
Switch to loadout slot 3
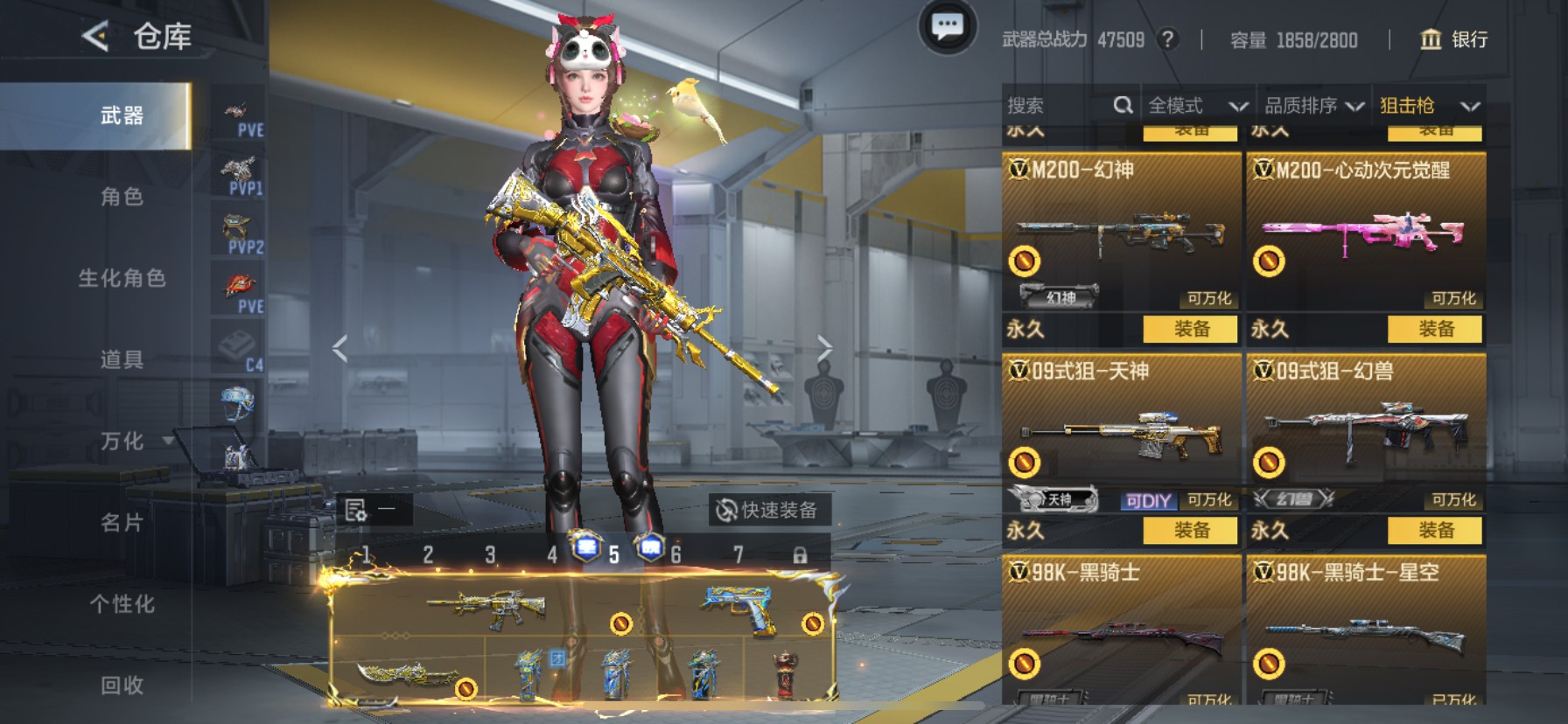[x=490, y=555]
